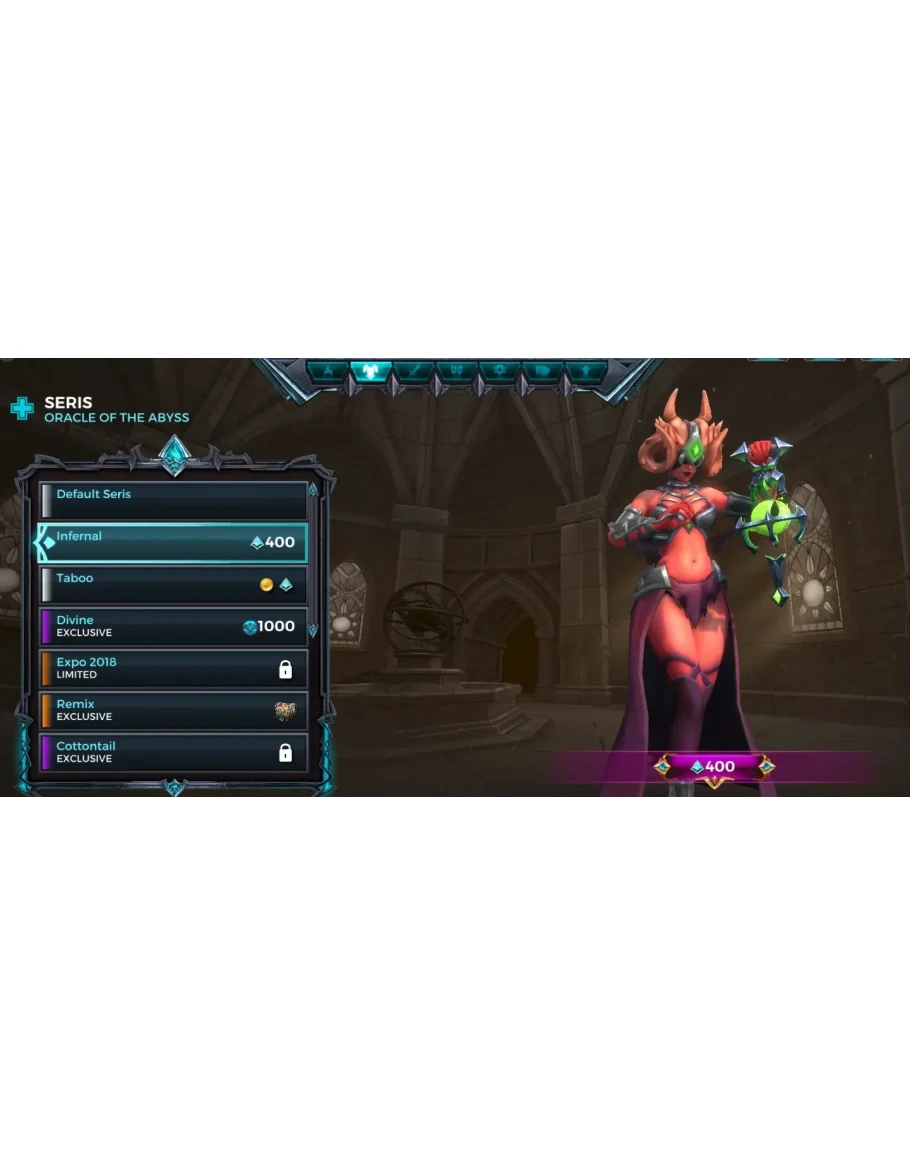Select the Default Seris skin
This screenshot has height=1155, width=910.
173,500
